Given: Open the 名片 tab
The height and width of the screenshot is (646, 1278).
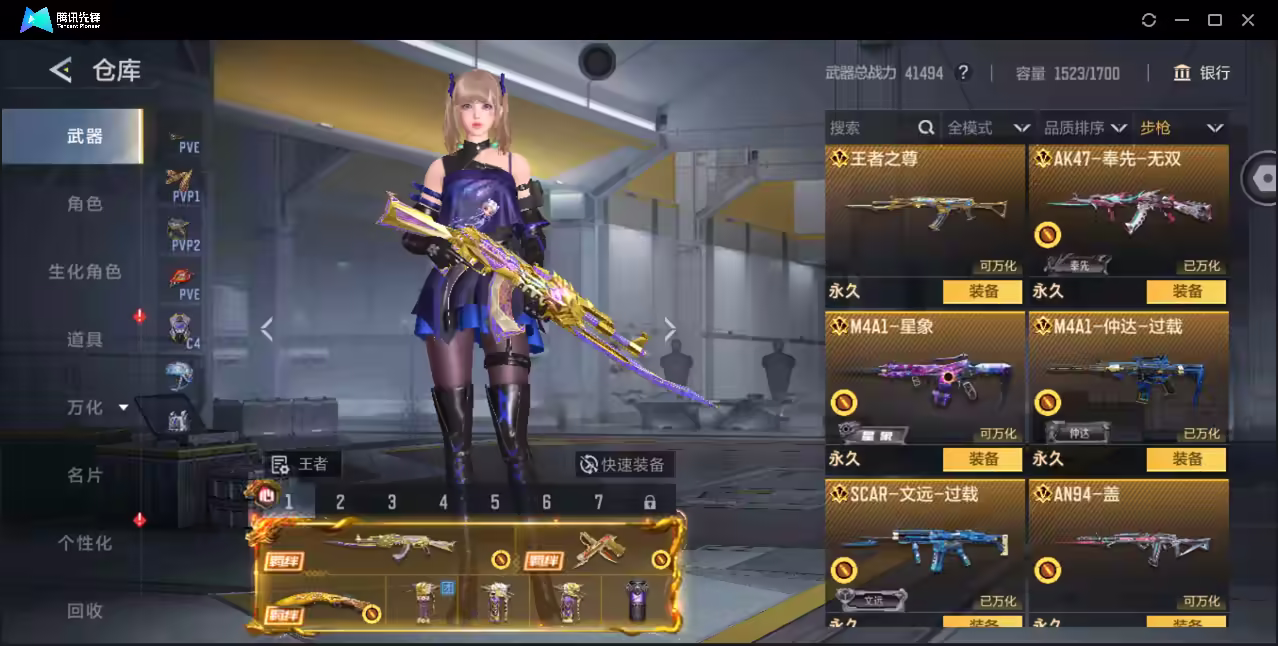Looking at the screenshot, I should [x=85, y=475].
